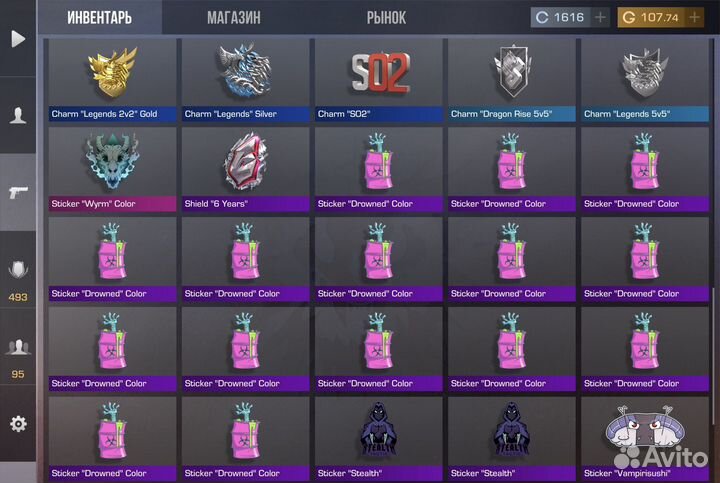Go to the РЫНОК tab
The width and height of the screenshot is (720, 483).
tap(386, 18)
